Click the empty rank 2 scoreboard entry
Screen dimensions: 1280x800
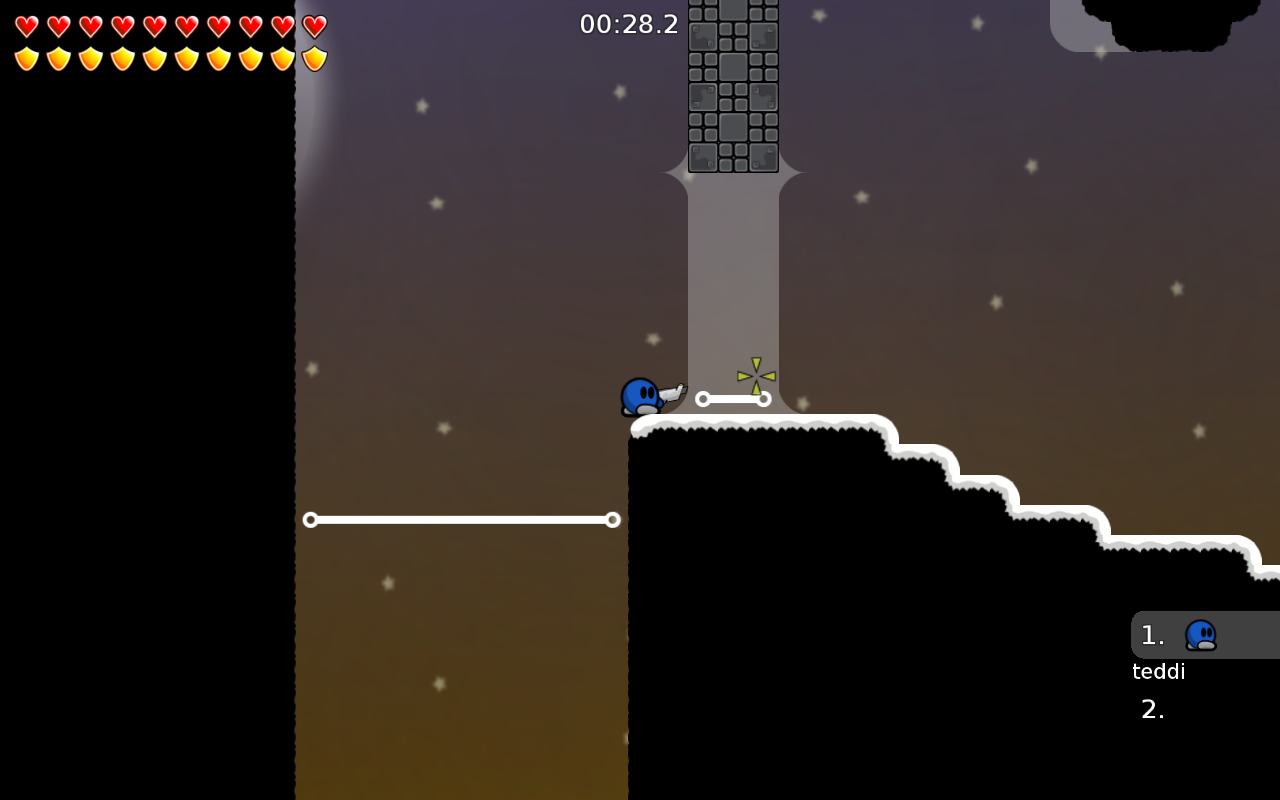1152,709
